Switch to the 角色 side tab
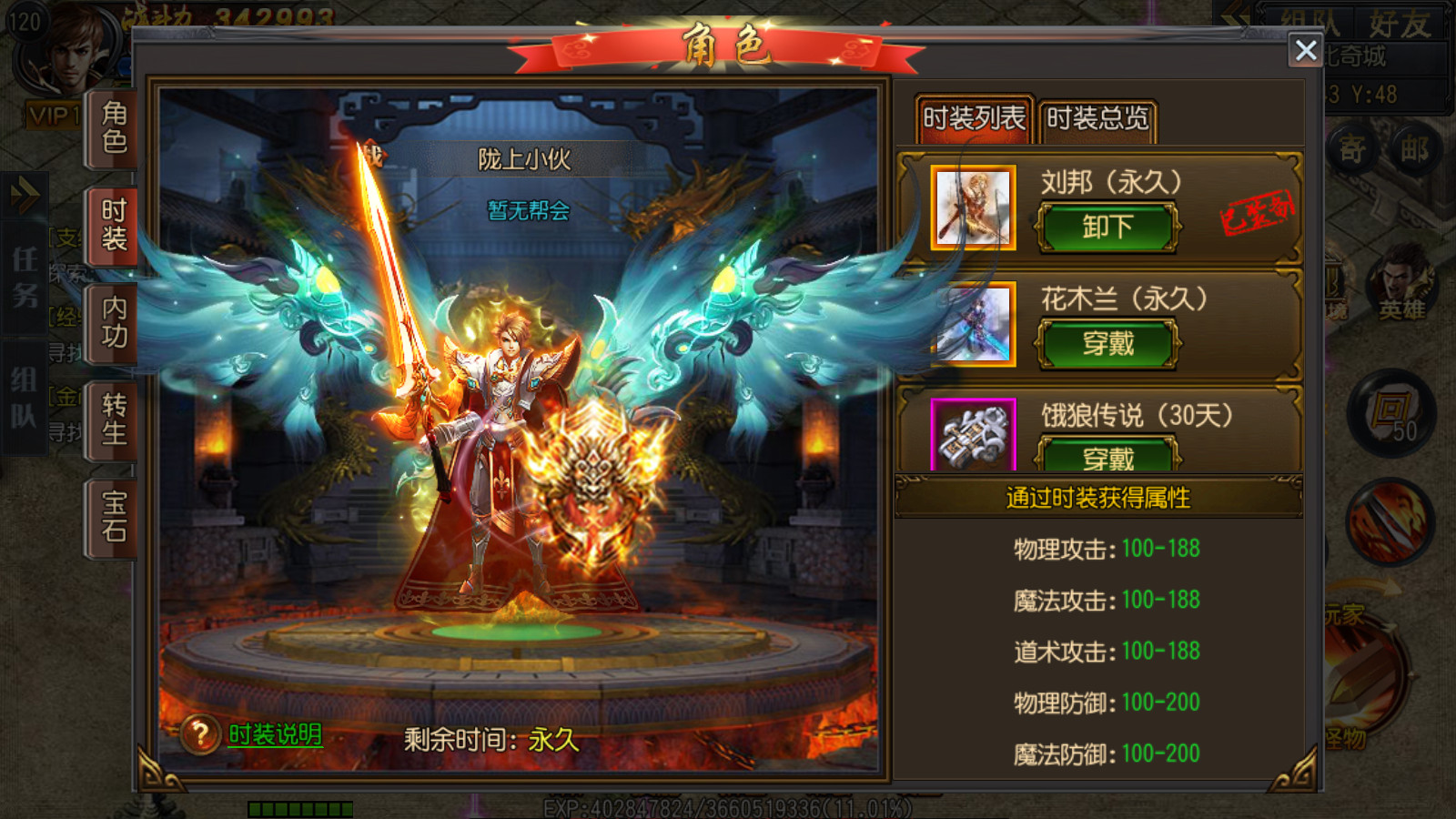Screen dimensions: 1456x819 point(114,128)
